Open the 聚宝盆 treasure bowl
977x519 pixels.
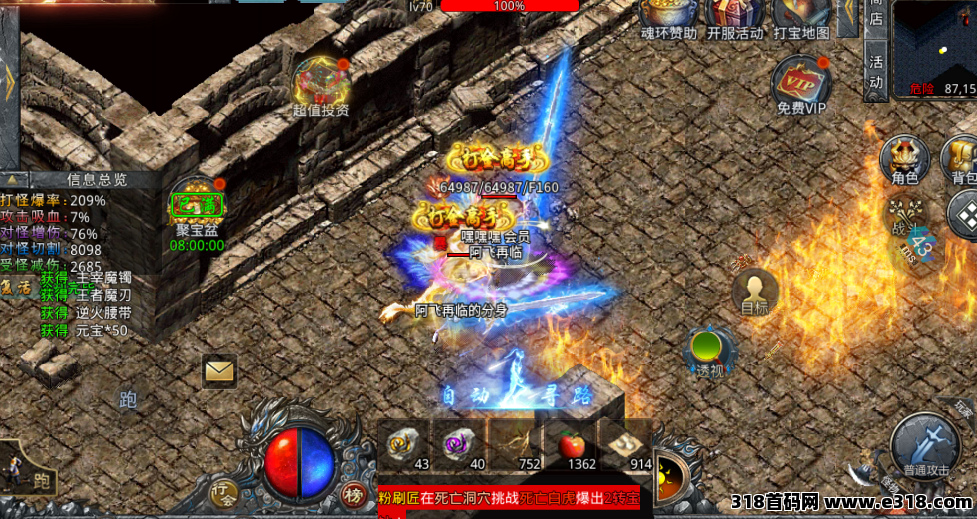(197, 206)
